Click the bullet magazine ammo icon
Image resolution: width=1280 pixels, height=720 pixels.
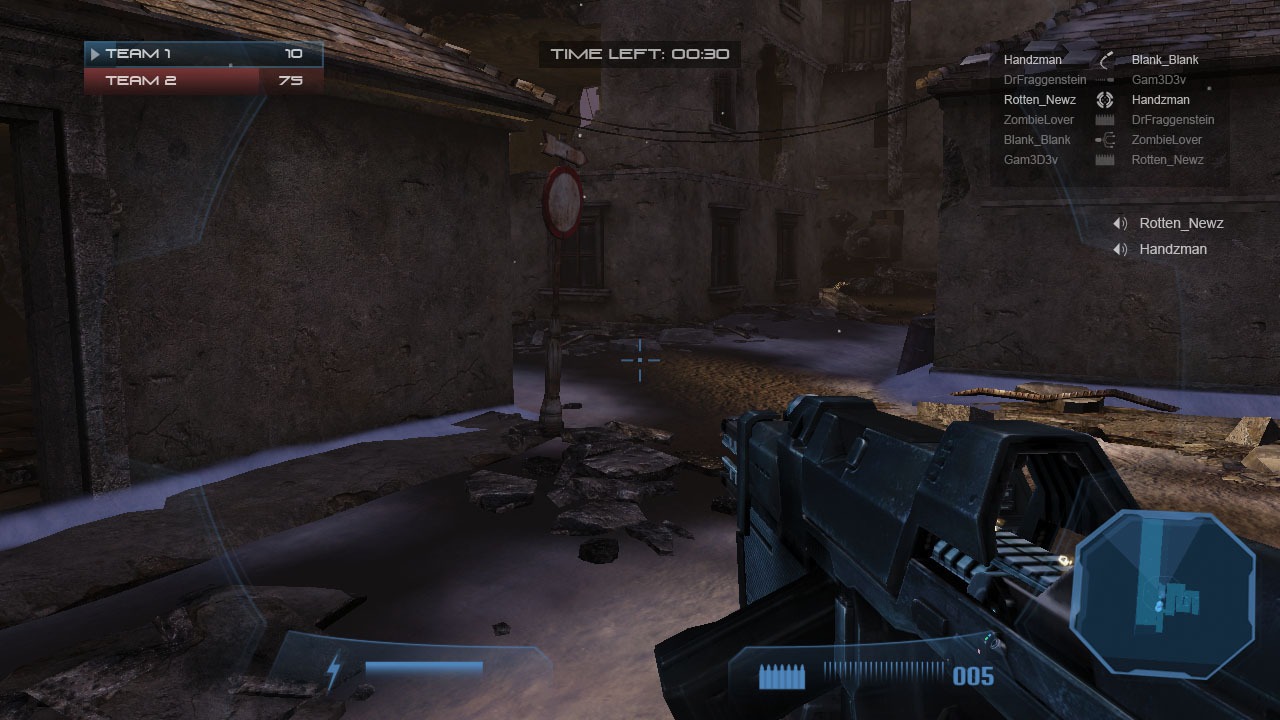pos(781,678)
